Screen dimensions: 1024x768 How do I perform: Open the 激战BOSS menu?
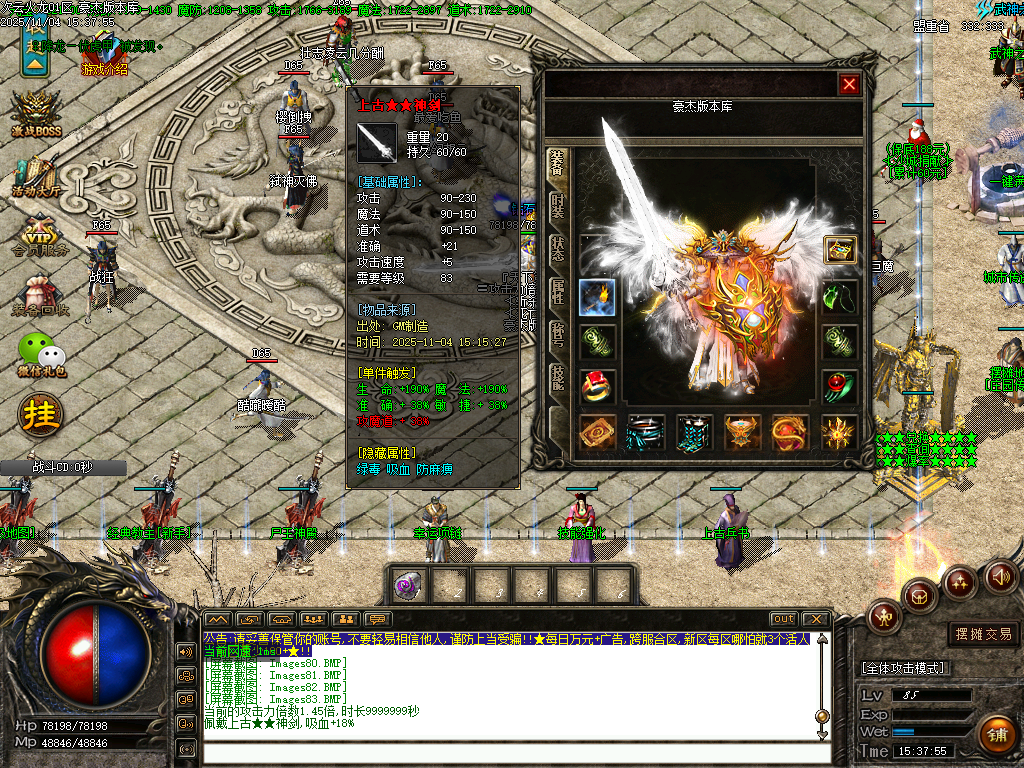tap(38, 115)
